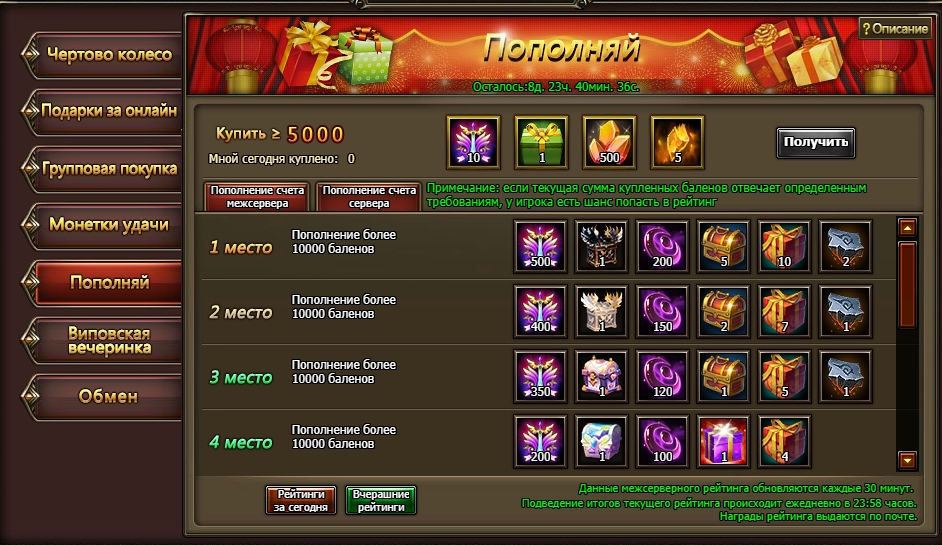Open Групповая покупка section
Image resolution: width=942 pixels, height=545 pixels.
coord(108,169)
